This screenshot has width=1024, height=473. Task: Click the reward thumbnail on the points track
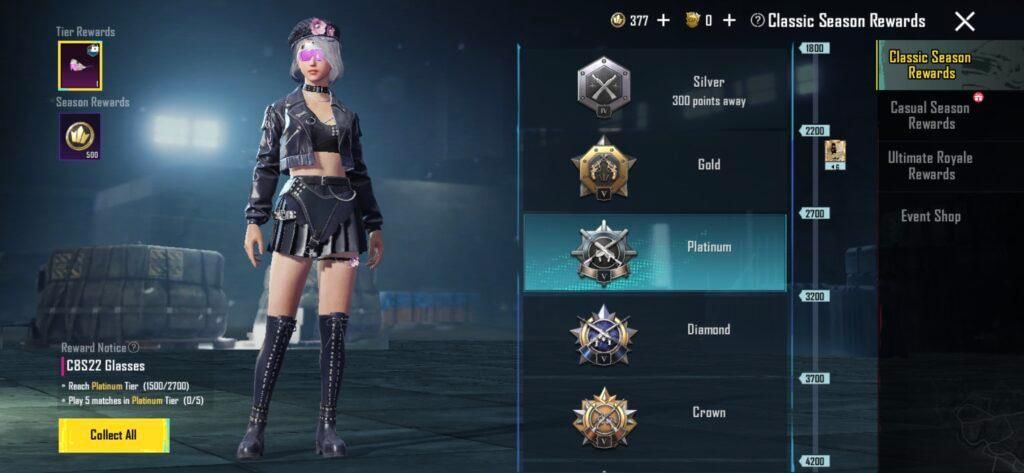click(835, 154)
